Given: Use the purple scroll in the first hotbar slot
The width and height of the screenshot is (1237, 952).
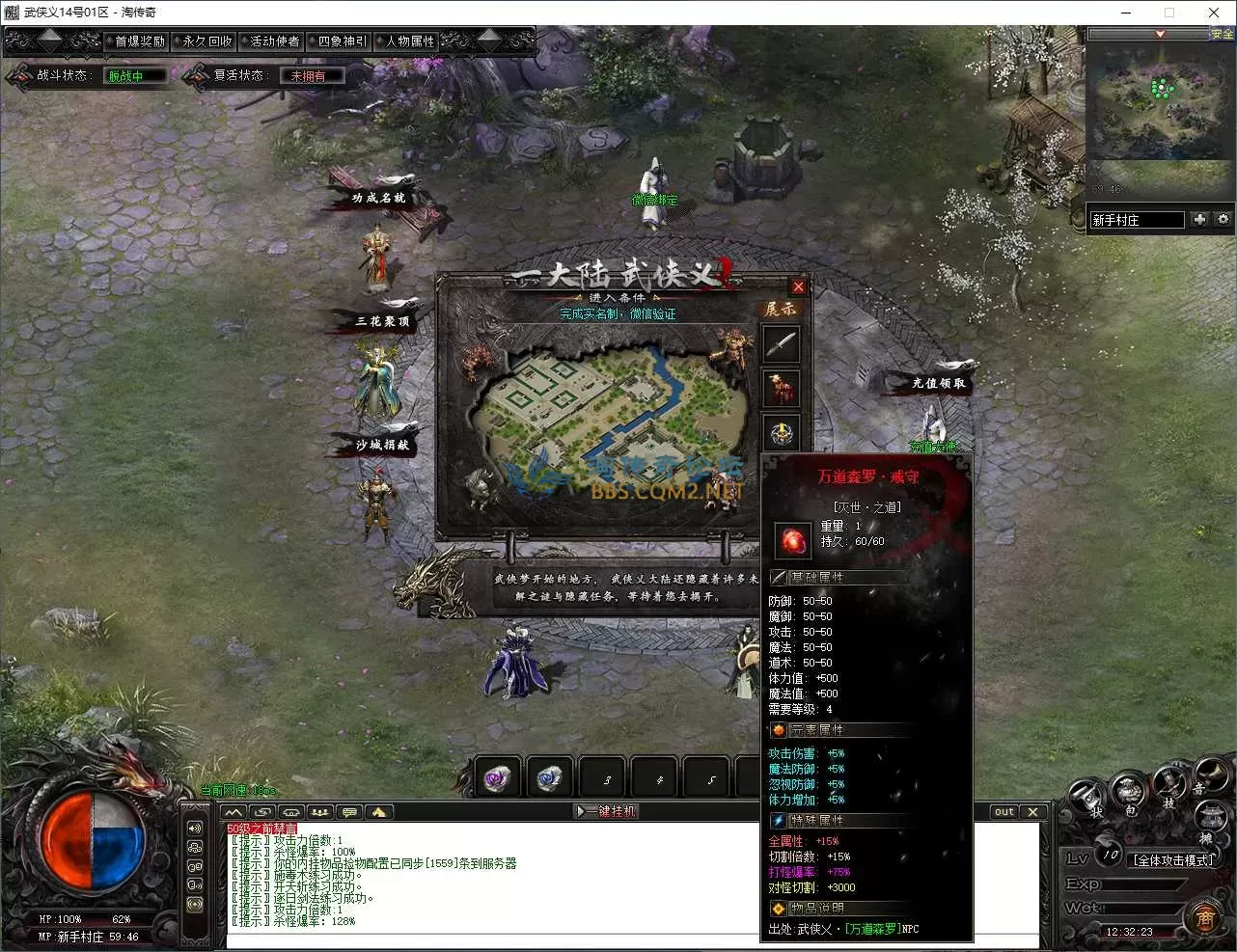Looking at the screenshot, I should [x=498, y=778].
